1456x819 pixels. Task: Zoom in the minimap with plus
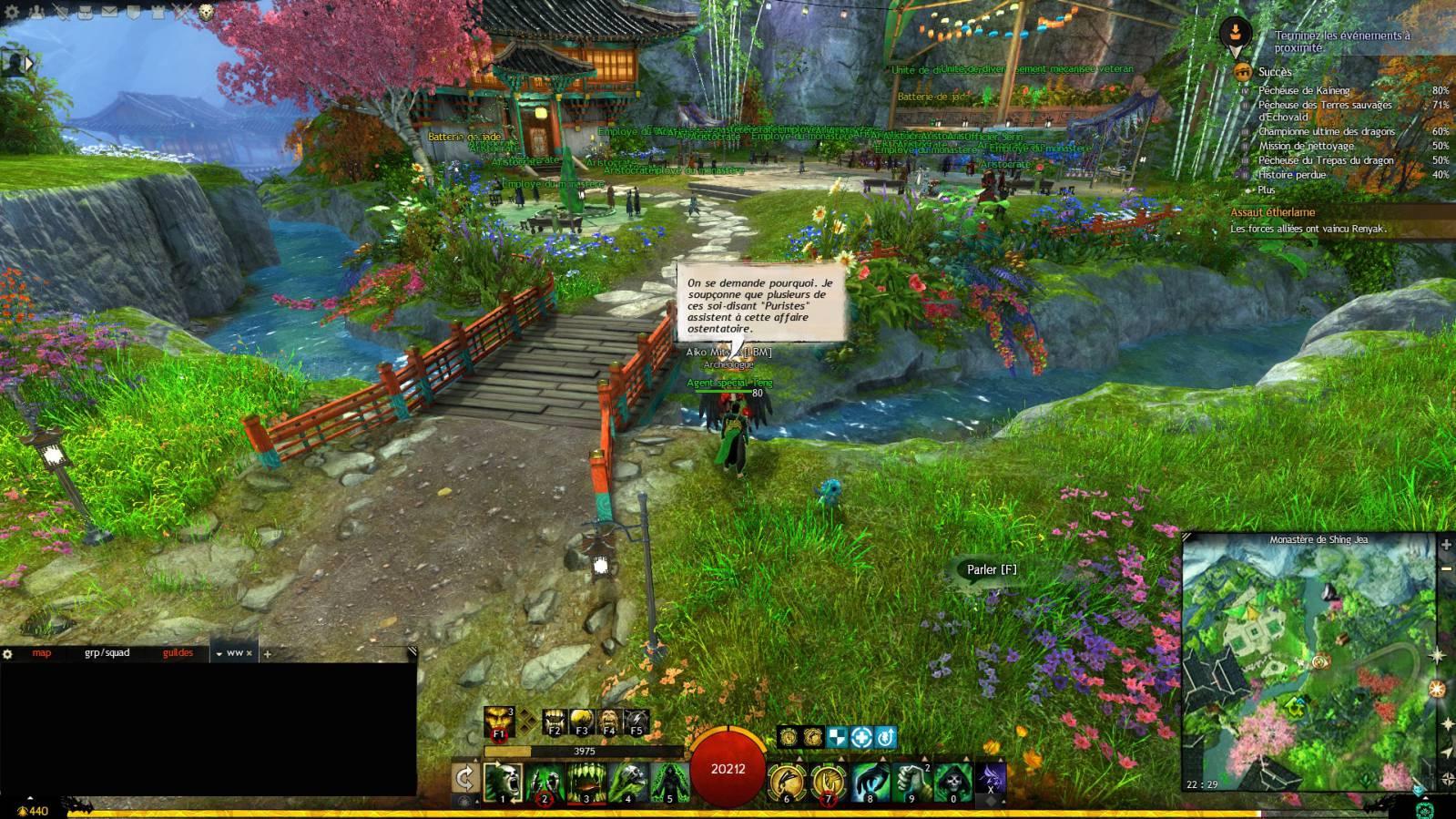coord(1446,545)
